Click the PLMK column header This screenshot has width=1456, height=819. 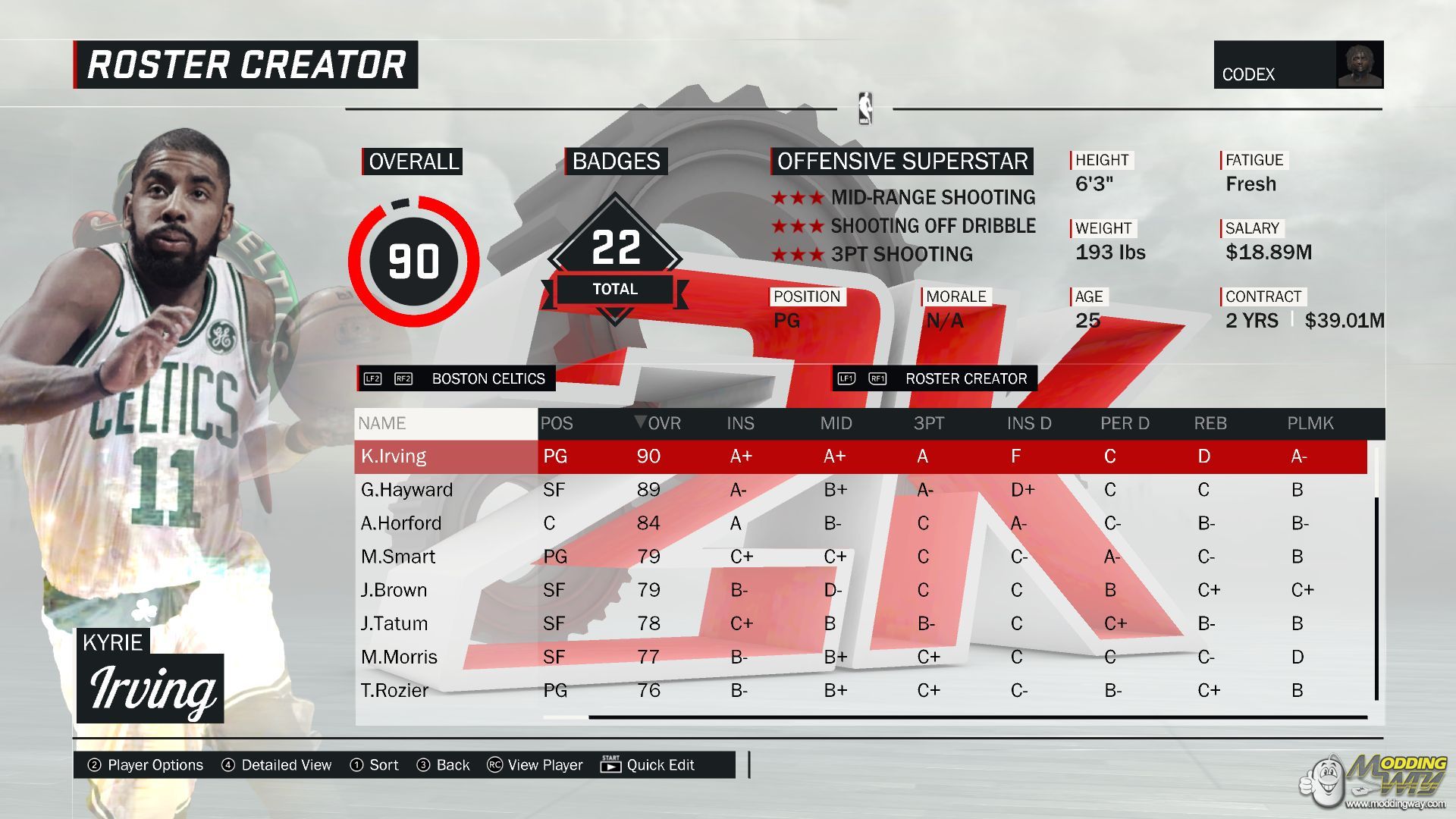click(x=1310, y=423)
